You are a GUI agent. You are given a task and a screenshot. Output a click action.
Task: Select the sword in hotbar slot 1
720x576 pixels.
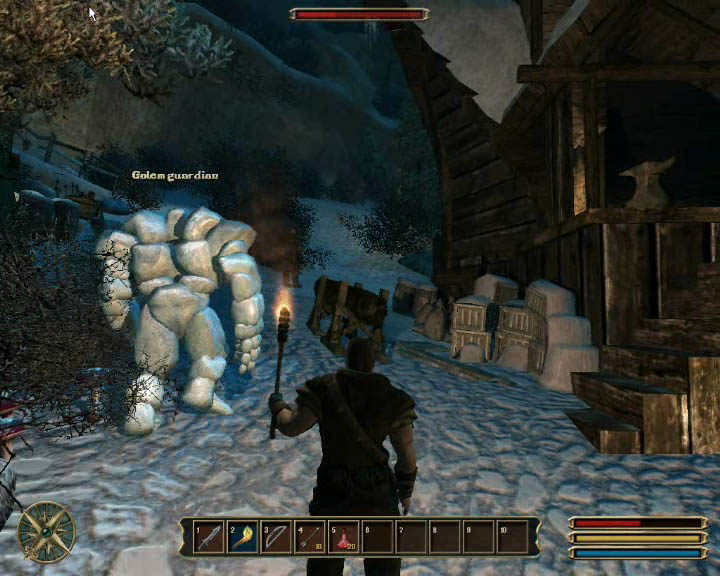(208, 537)
